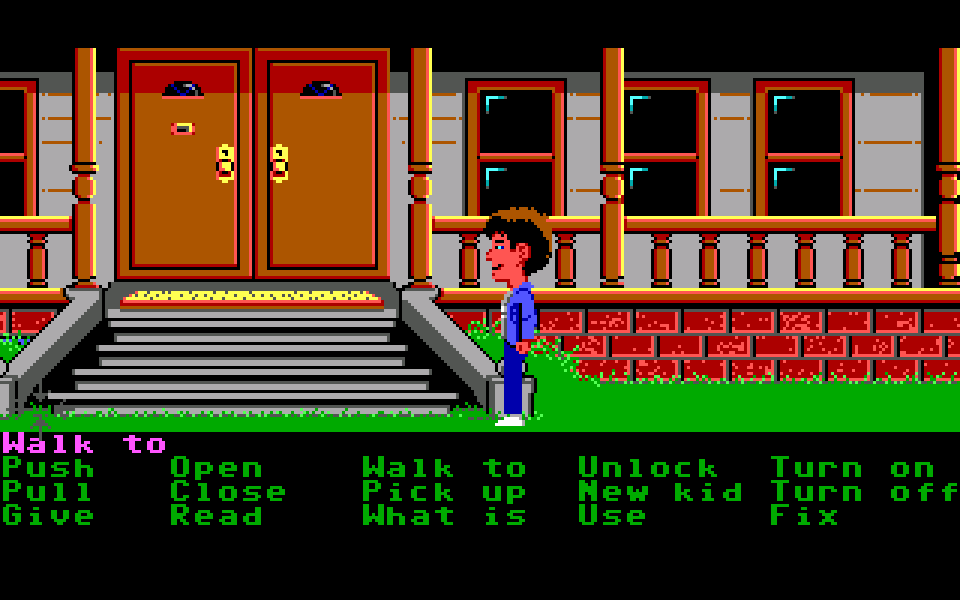This screenshot has height=600, width=960.
Task: Choose the Close verb
Action: 228,492
